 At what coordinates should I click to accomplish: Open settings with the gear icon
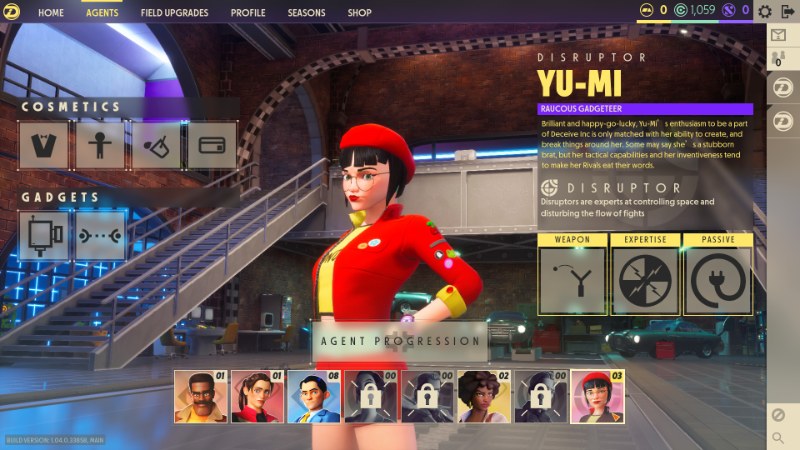pos(765,11)
